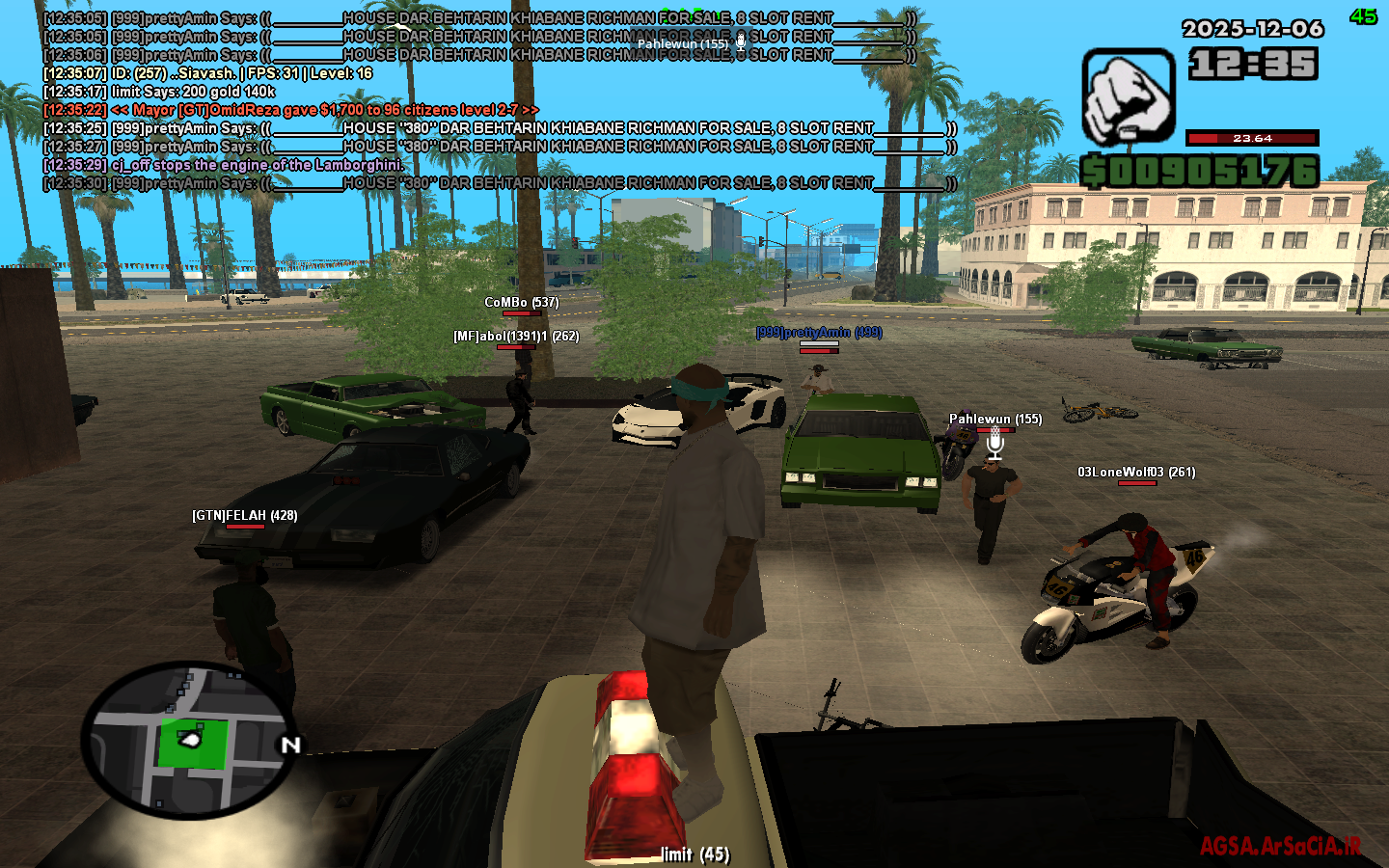Image resolution: width=1389 pixels, height=868 pixels.
Task: Click 03LoneWolf03 (261) player nametag
Action: (x=1136, y=472)
